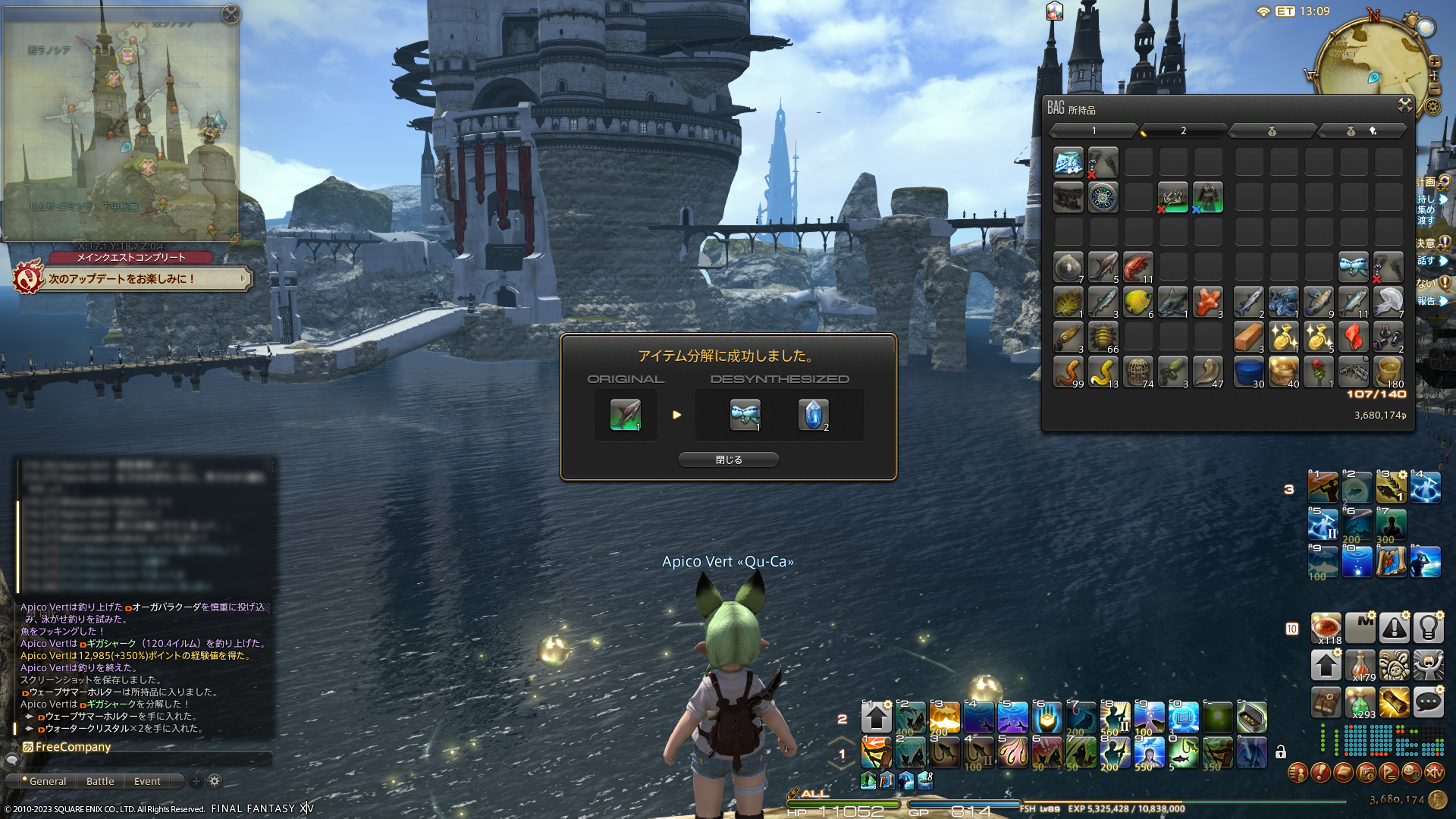Image resolution: width=1456 pixels, height=819 pixels.
Task: Activate the Cast fishing action
Action: coord(876,752)
